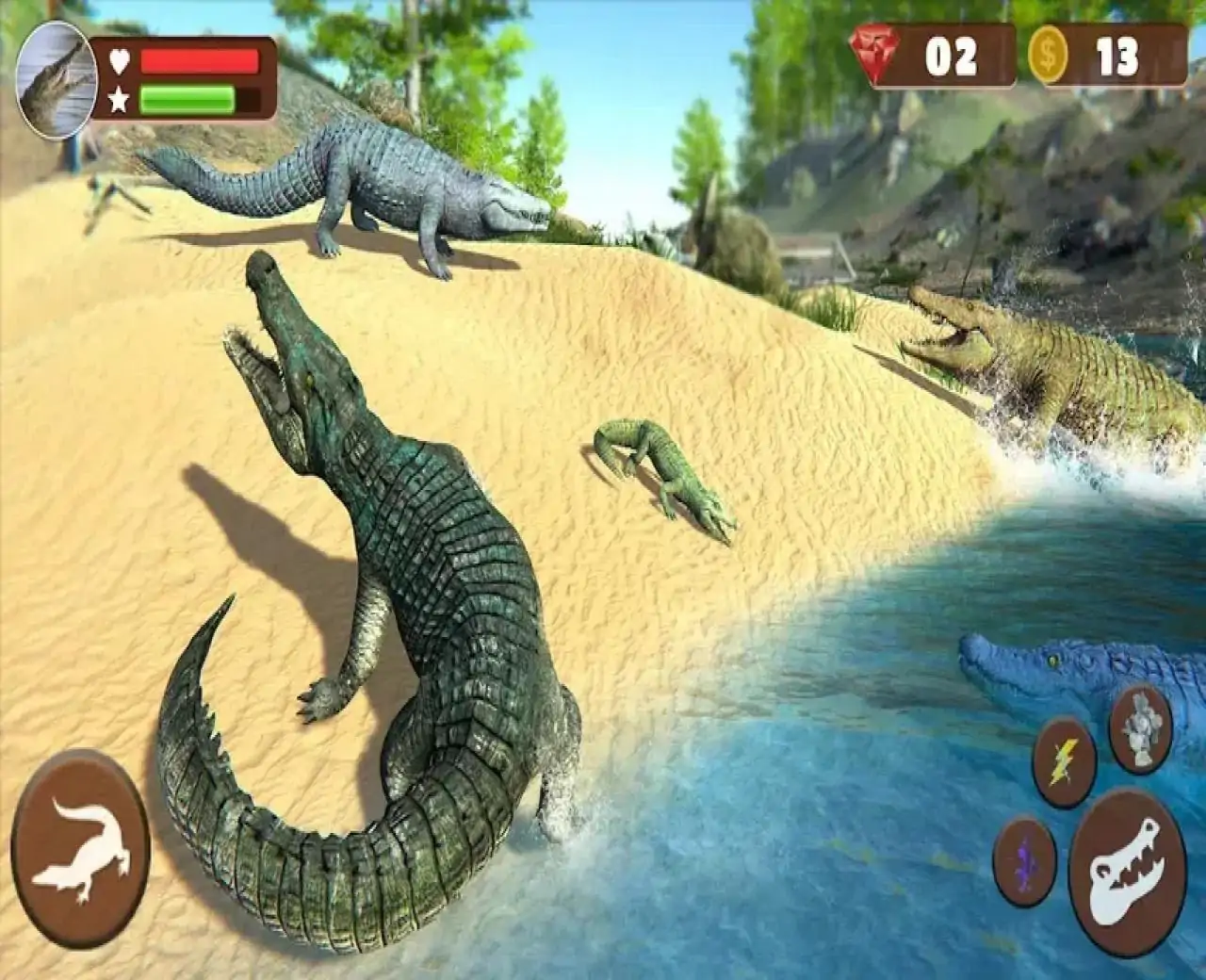
Task: Click the gold coin currency icon
Action: point(1049,57)
